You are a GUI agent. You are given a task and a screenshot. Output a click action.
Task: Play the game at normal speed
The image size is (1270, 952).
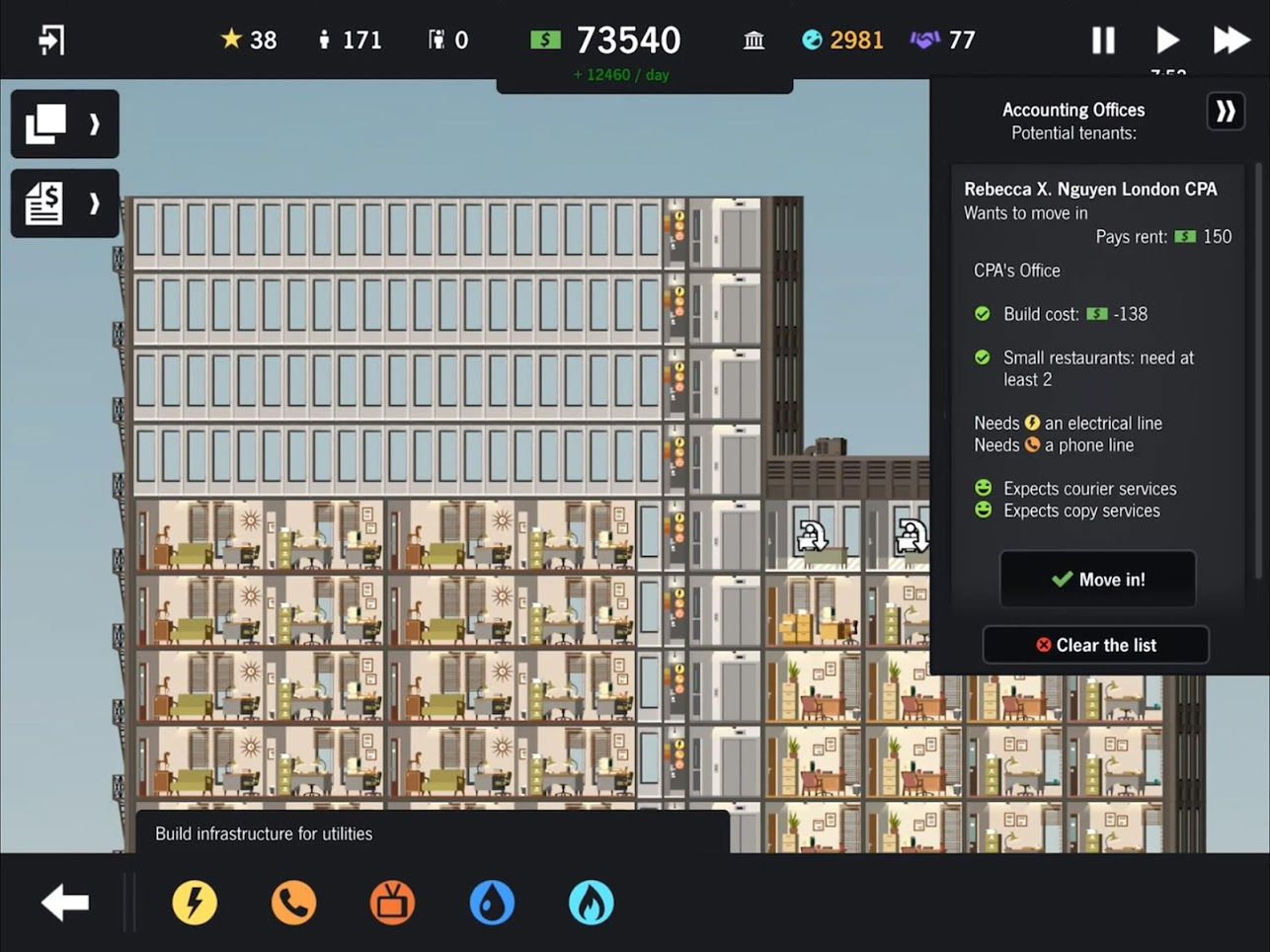[x=1167, y=40]
